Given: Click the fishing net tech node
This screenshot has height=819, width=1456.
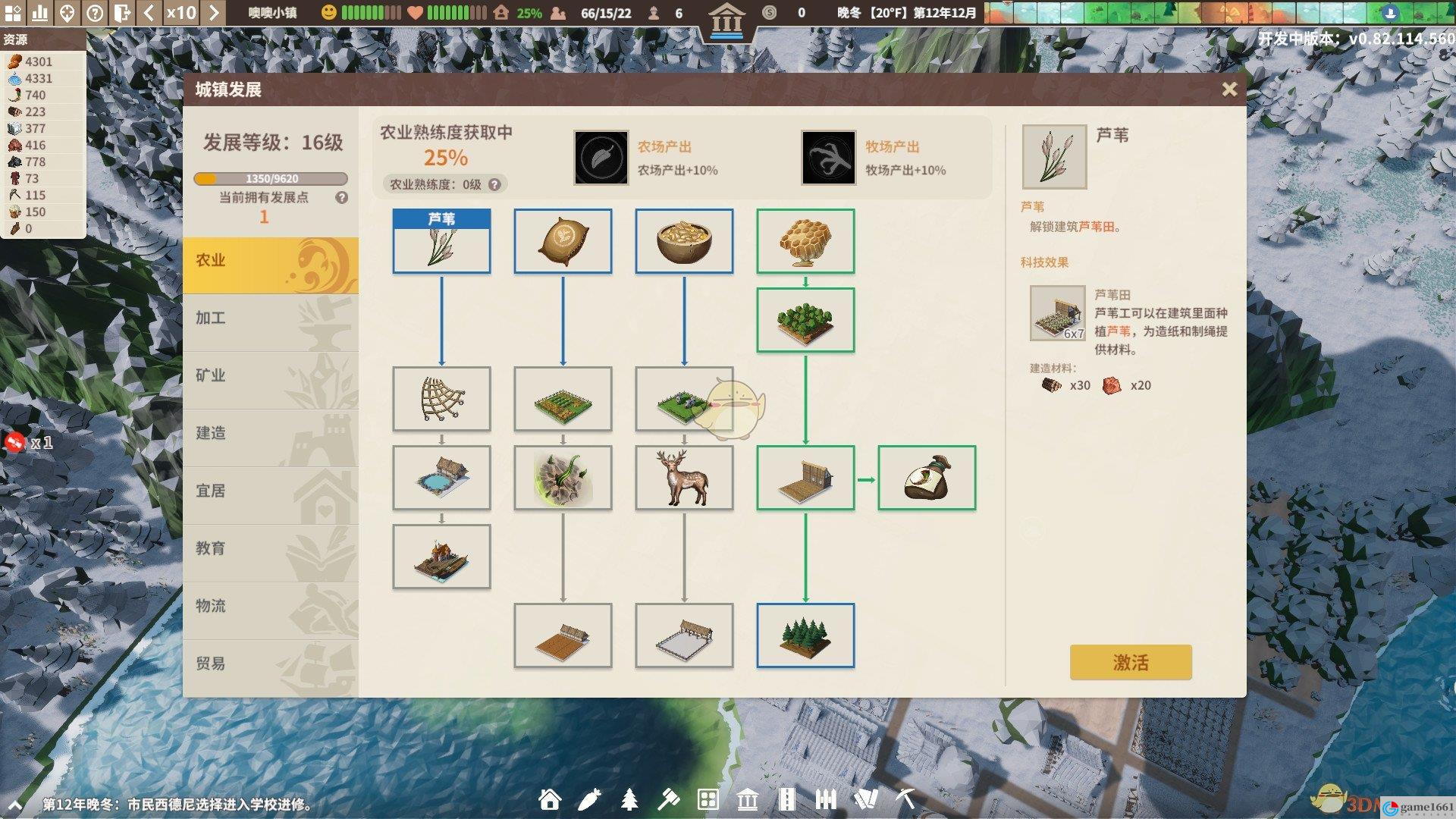Looking at the screenshot, I should pyautogui.click(x=441, y=399).
